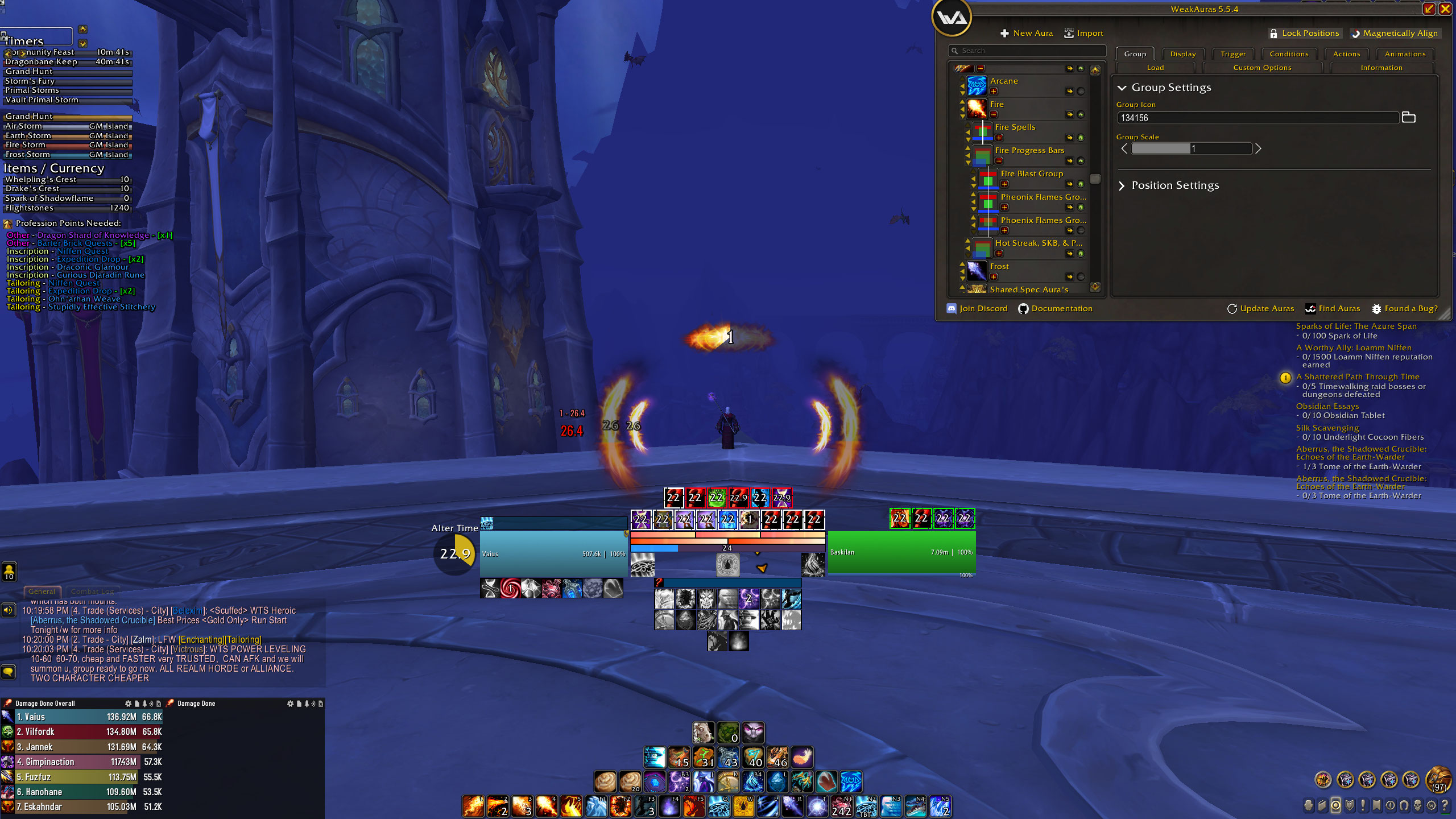
Task: Toggle Lock Positions option
Action: pyautogui.click(x=1305, y=34)
